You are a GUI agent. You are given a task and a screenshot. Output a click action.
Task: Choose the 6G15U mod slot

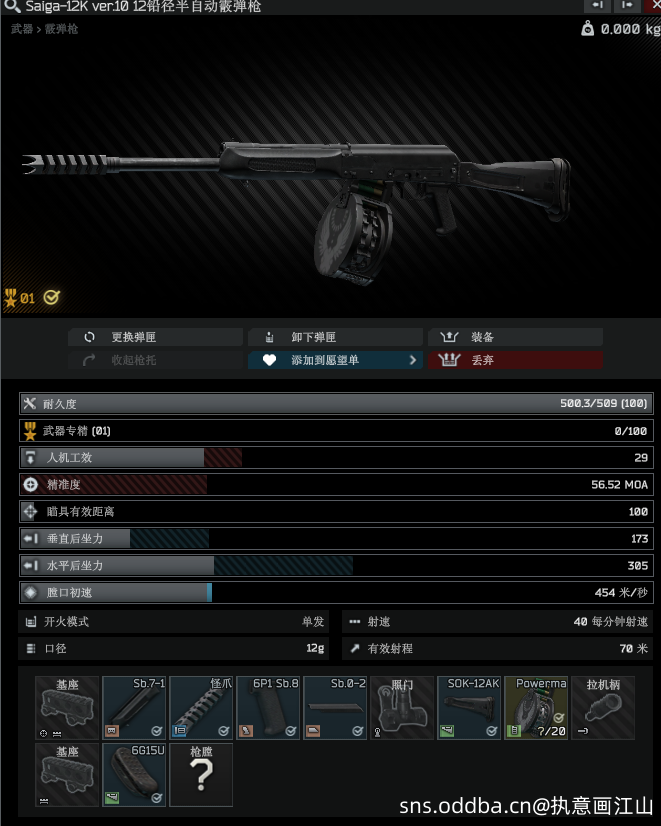tap(134, 775)
